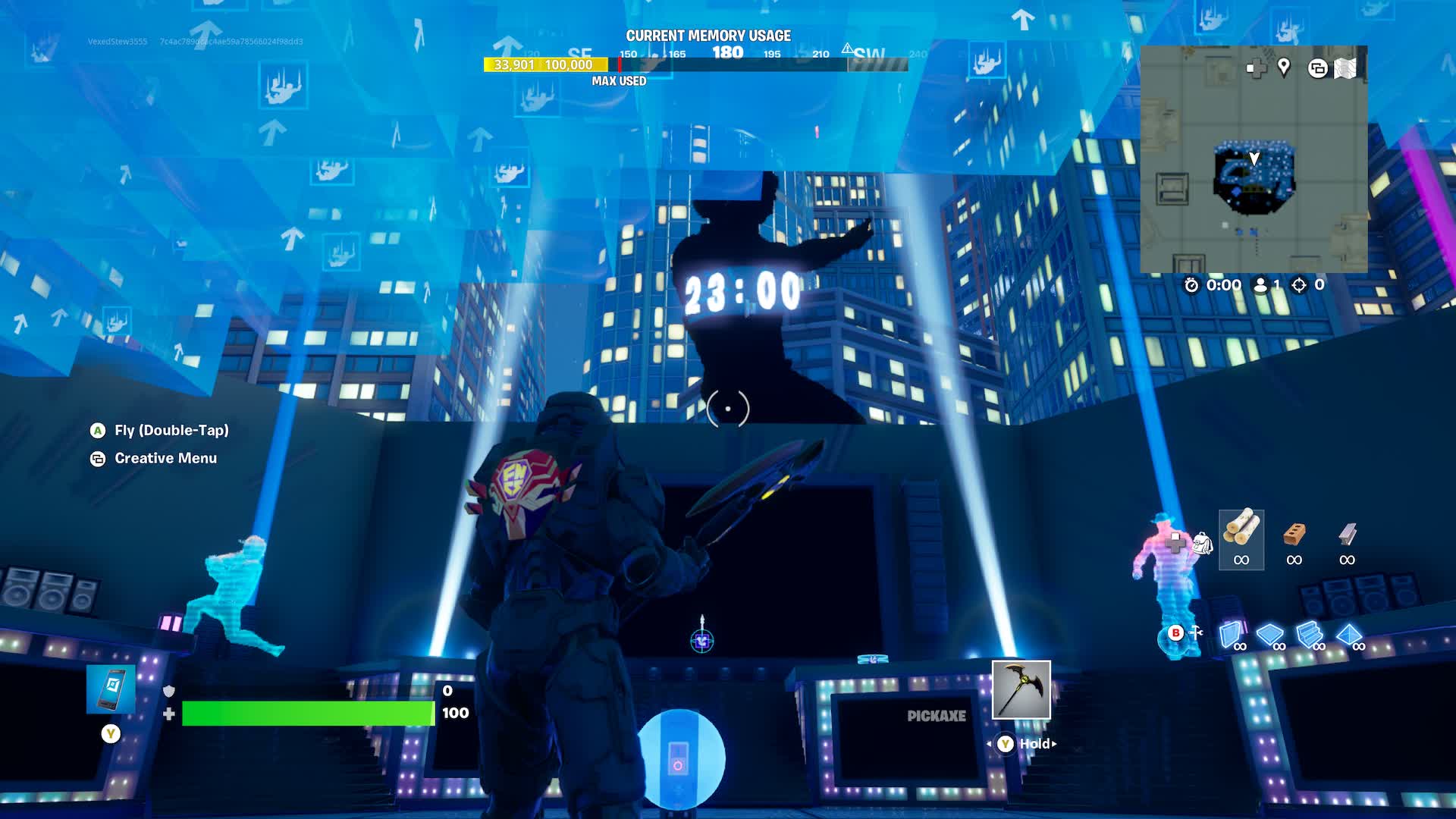The width and height of the screenshot is (1456, 819).
Task: Select the brick material slot
Action: point(1294,539)
